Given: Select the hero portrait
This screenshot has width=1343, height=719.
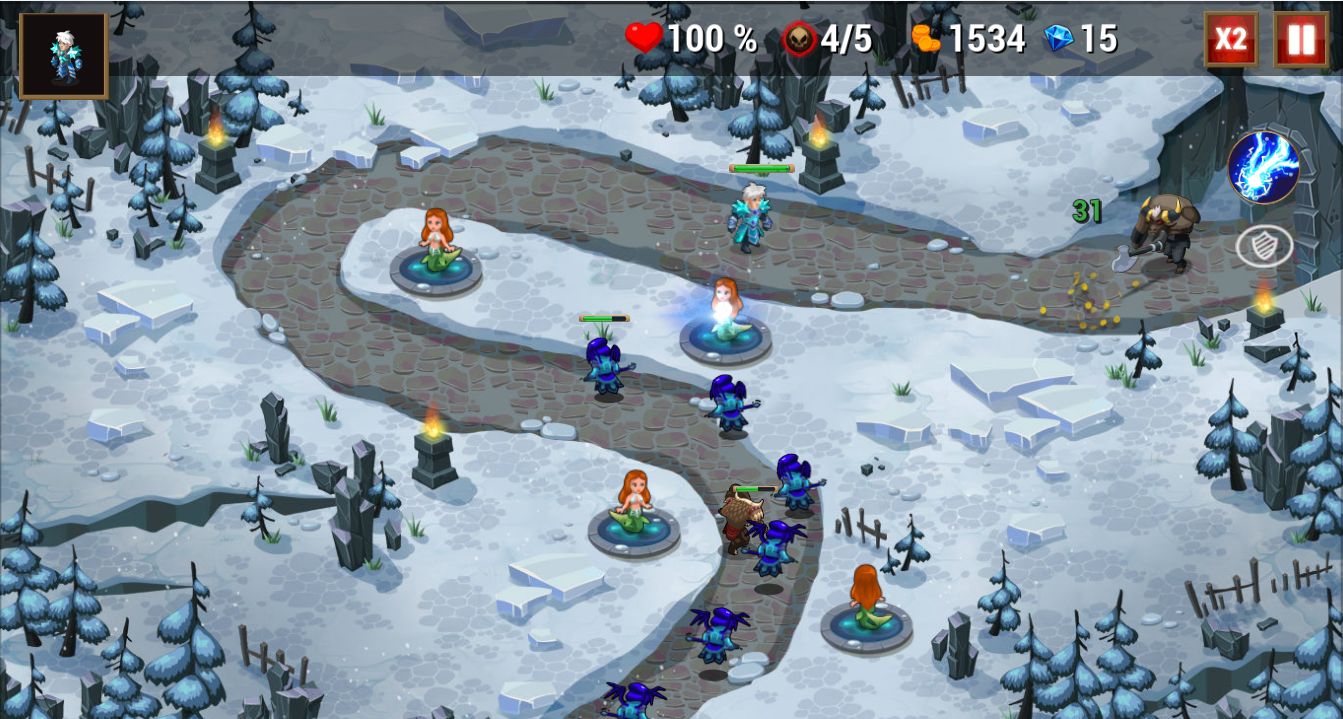Looking at the screenshot, I should pyautogui.click(x=63, y=56).
